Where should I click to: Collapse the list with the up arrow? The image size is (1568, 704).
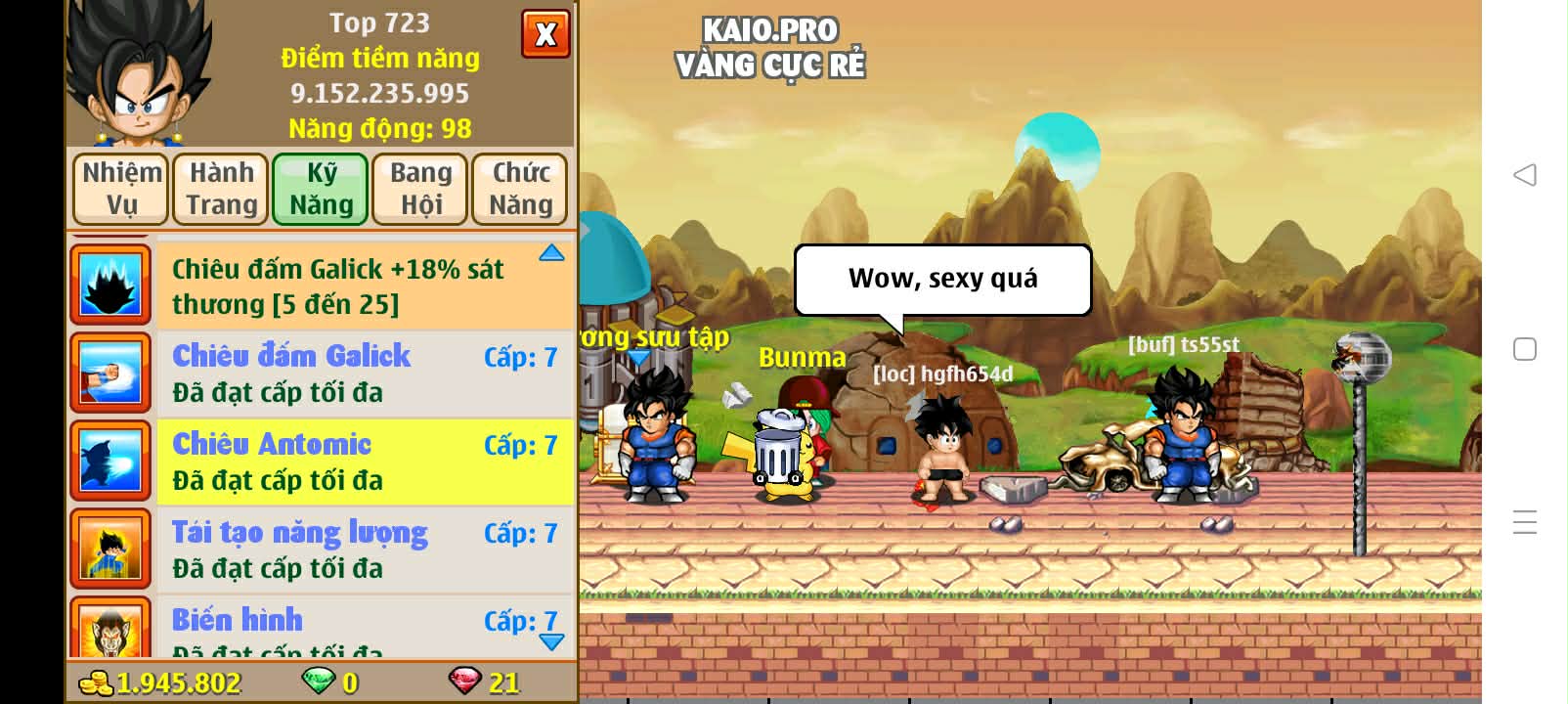click(552, 252)
